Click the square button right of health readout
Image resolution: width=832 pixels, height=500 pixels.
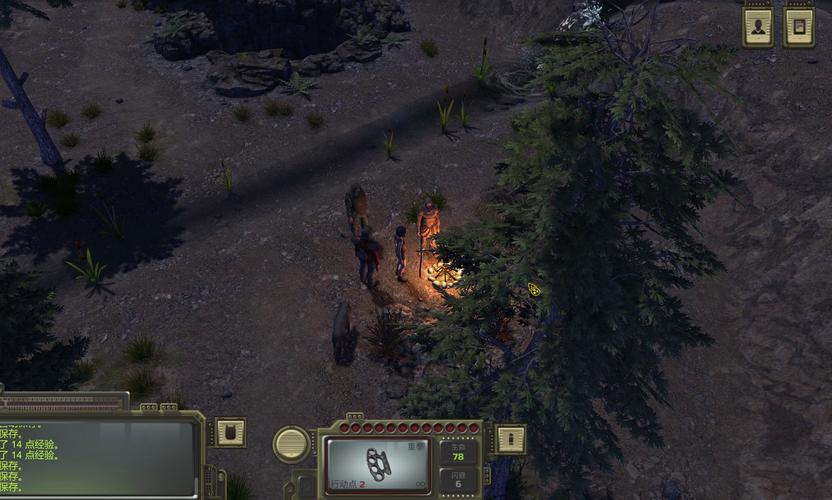(x=511, y=438)
